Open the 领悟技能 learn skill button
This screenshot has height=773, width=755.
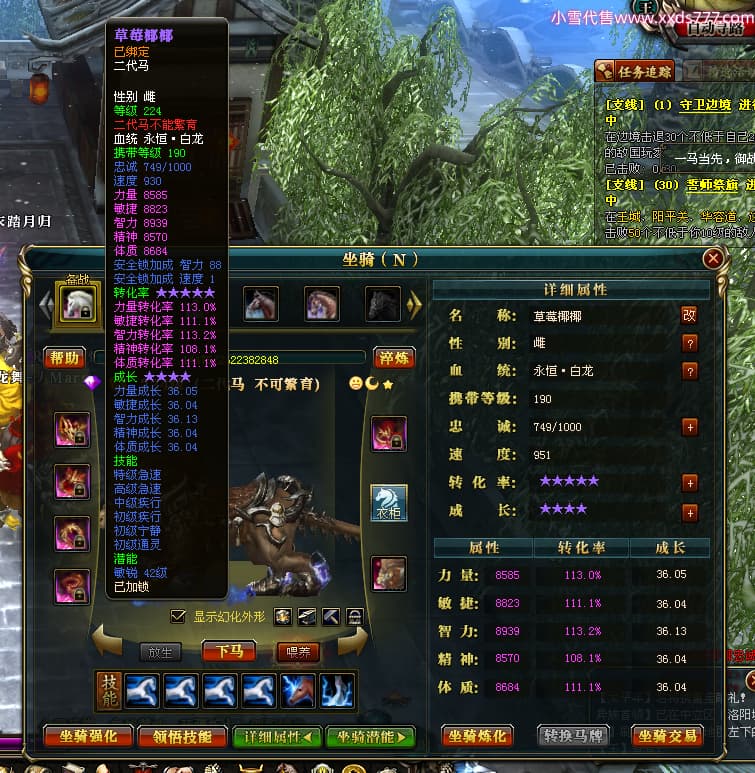182,737
